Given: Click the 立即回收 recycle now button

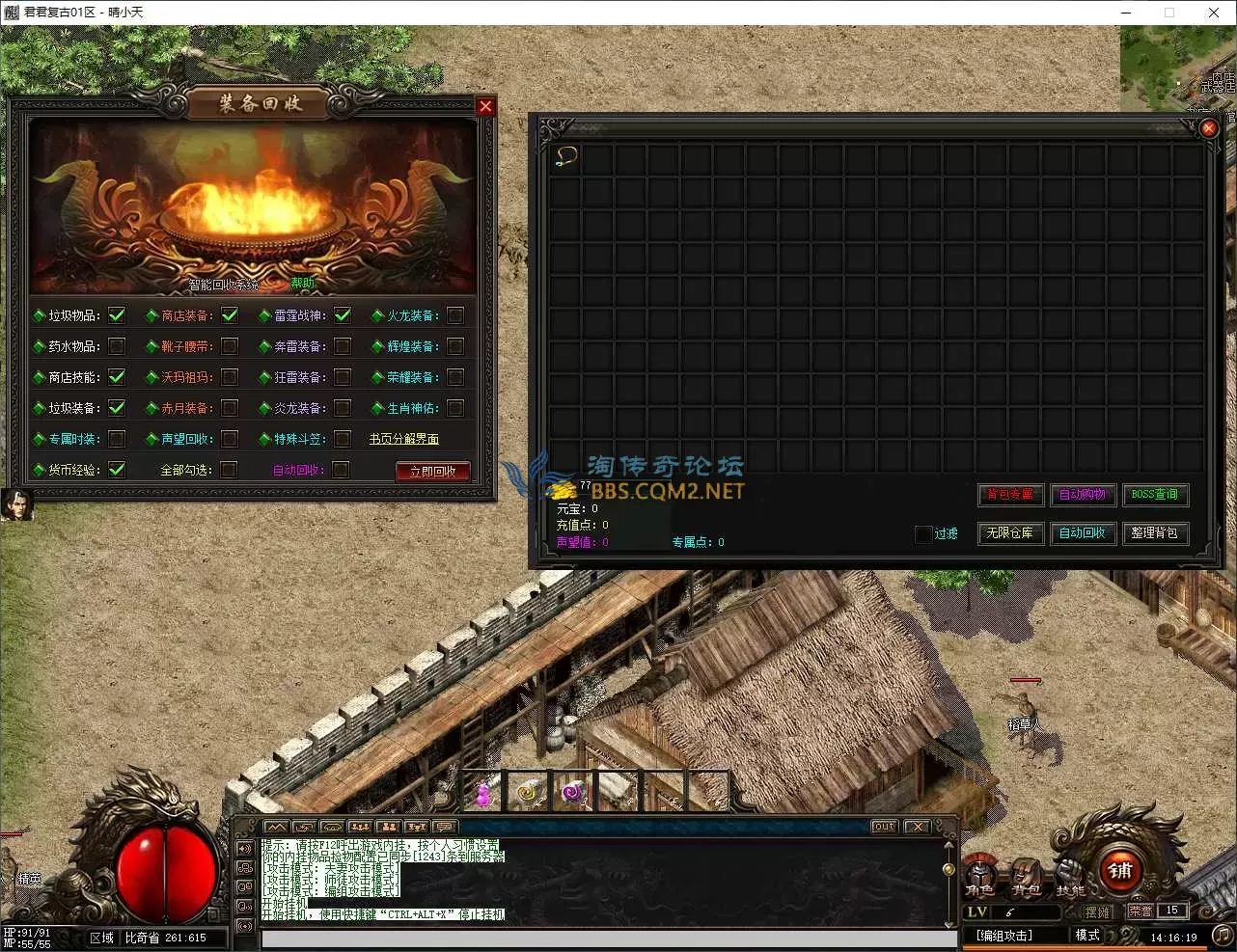Looking at the screenshot, I should click(x=432, y=471).
